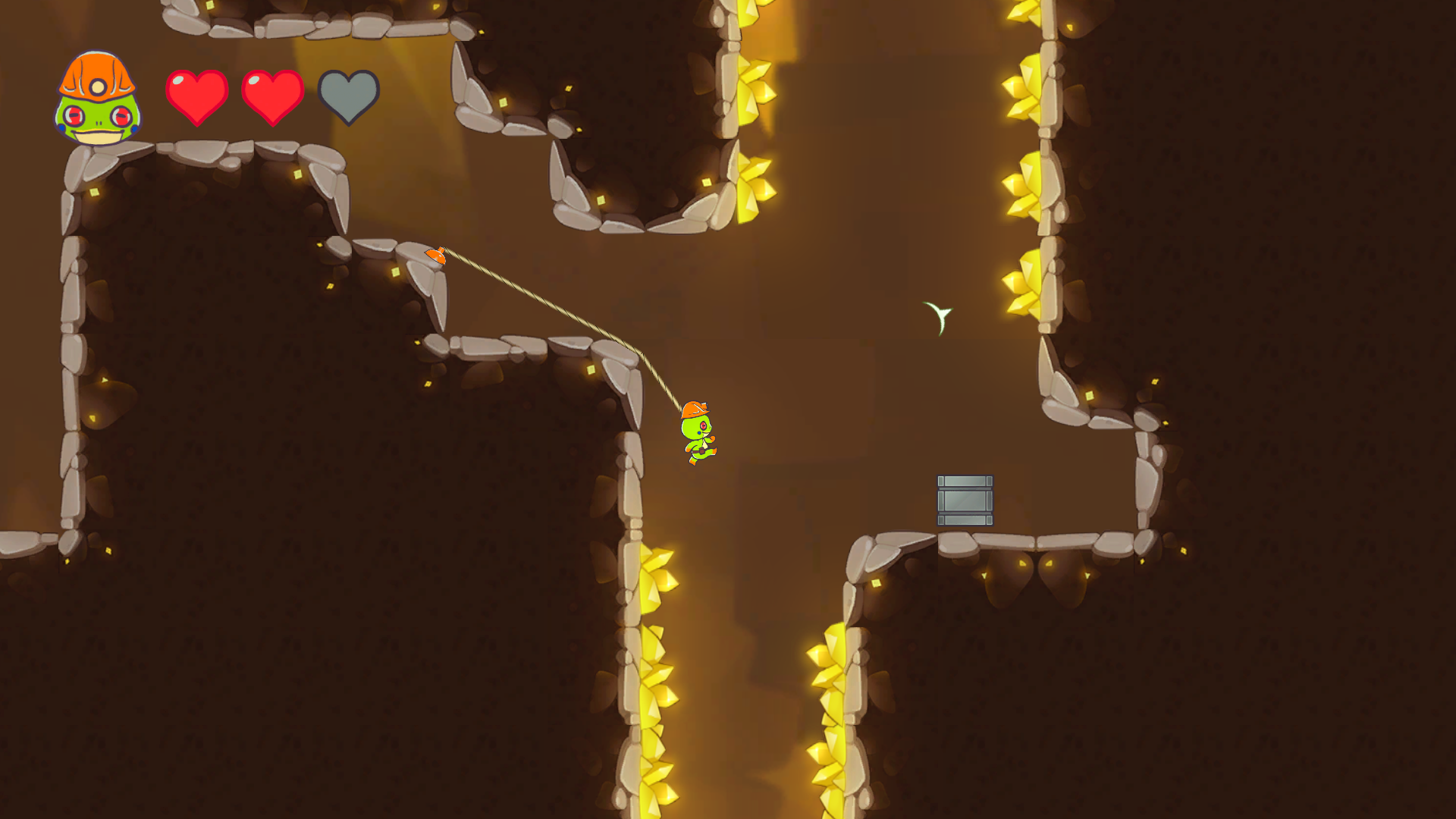Click the character's red eye on portrait
The image size is (1456, 819).
coord(75,116)
